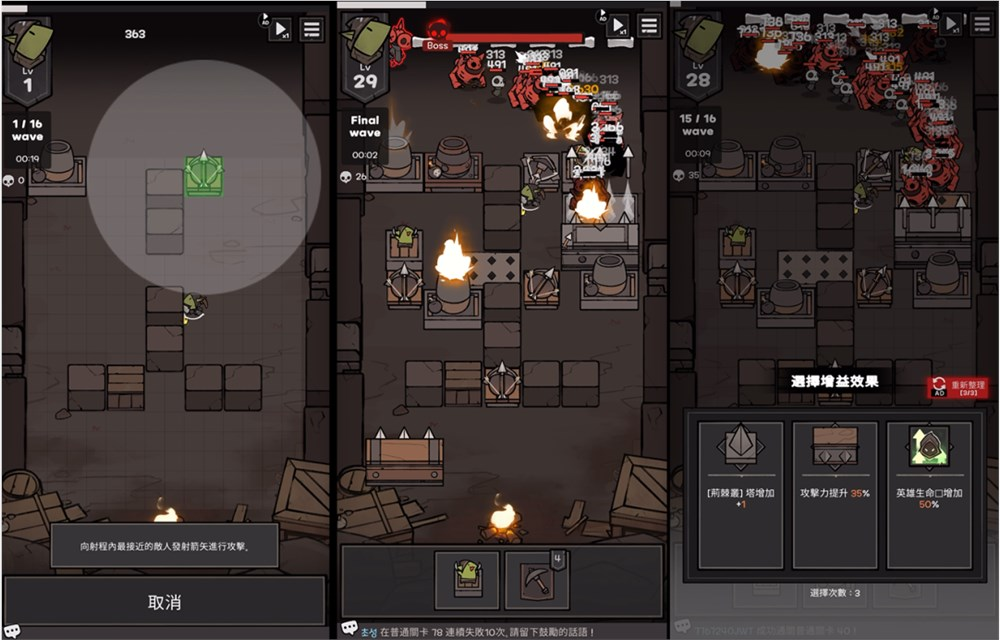Choose the pickaxe card in the build bar
Screen dimensions: 1000x640
point(536,580)
